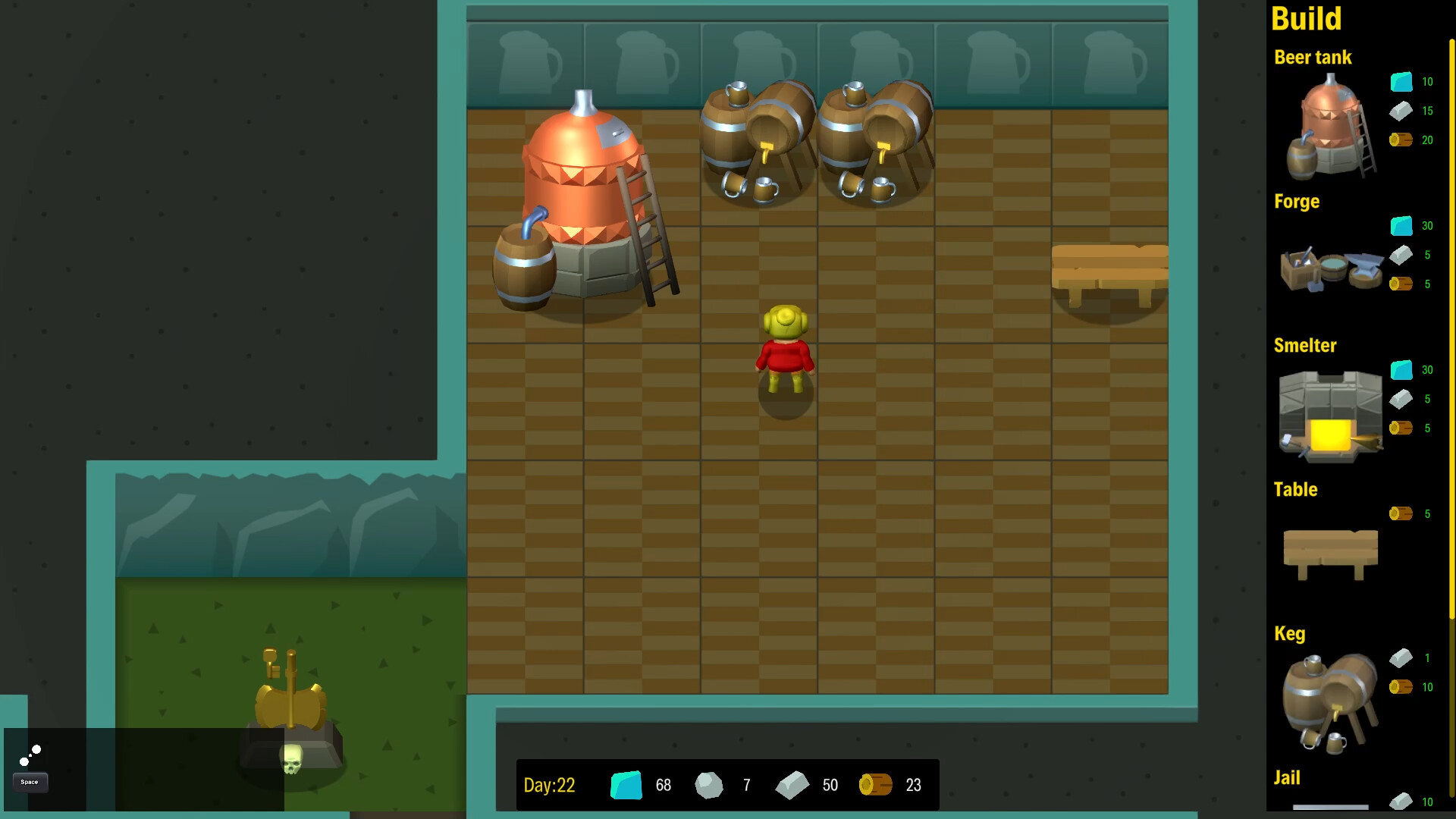Viewport: 1456px width, 819px height.
Task: Click the Beer tank label text
Action: [1313, 57]
